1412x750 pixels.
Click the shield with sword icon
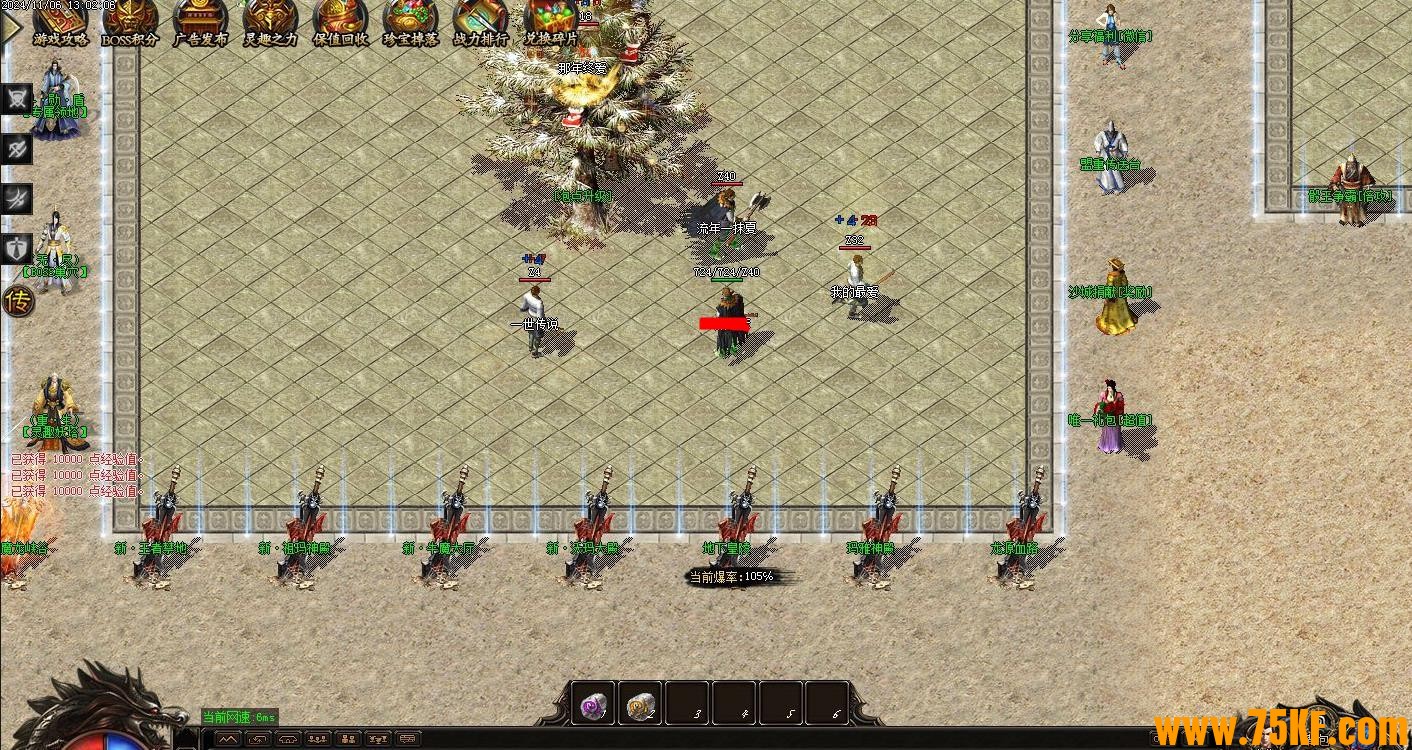coord(18,247)
